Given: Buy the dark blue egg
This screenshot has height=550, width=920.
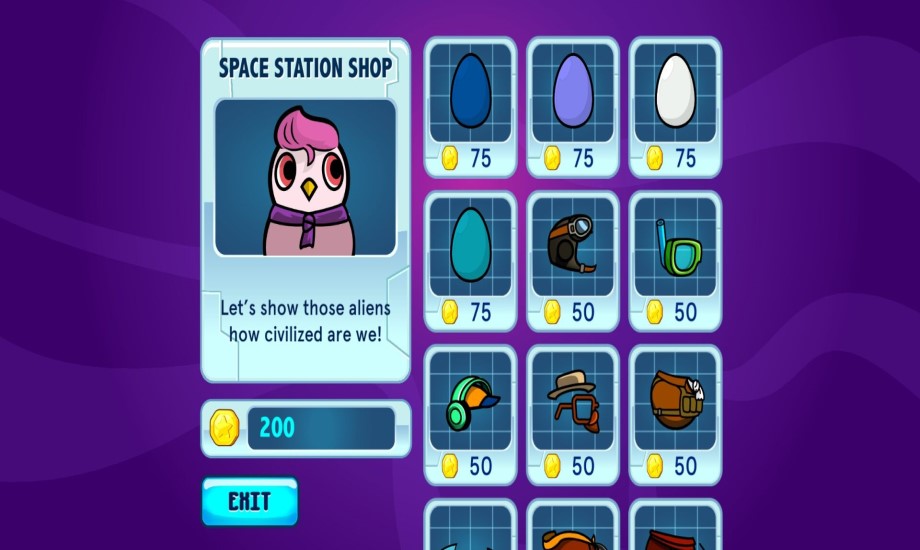Looking at the screenshot, I should [470, 105].
